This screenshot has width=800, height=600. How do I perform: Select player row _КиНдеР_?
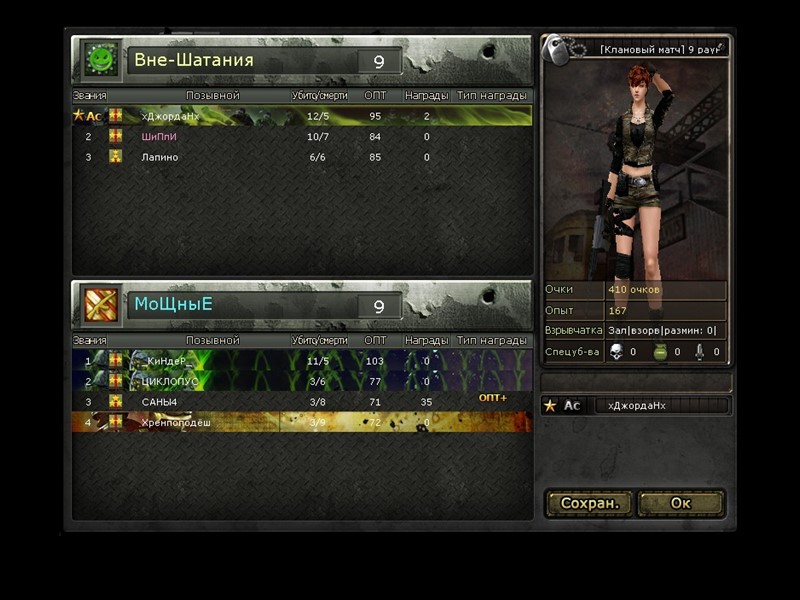tap(300, 361)
